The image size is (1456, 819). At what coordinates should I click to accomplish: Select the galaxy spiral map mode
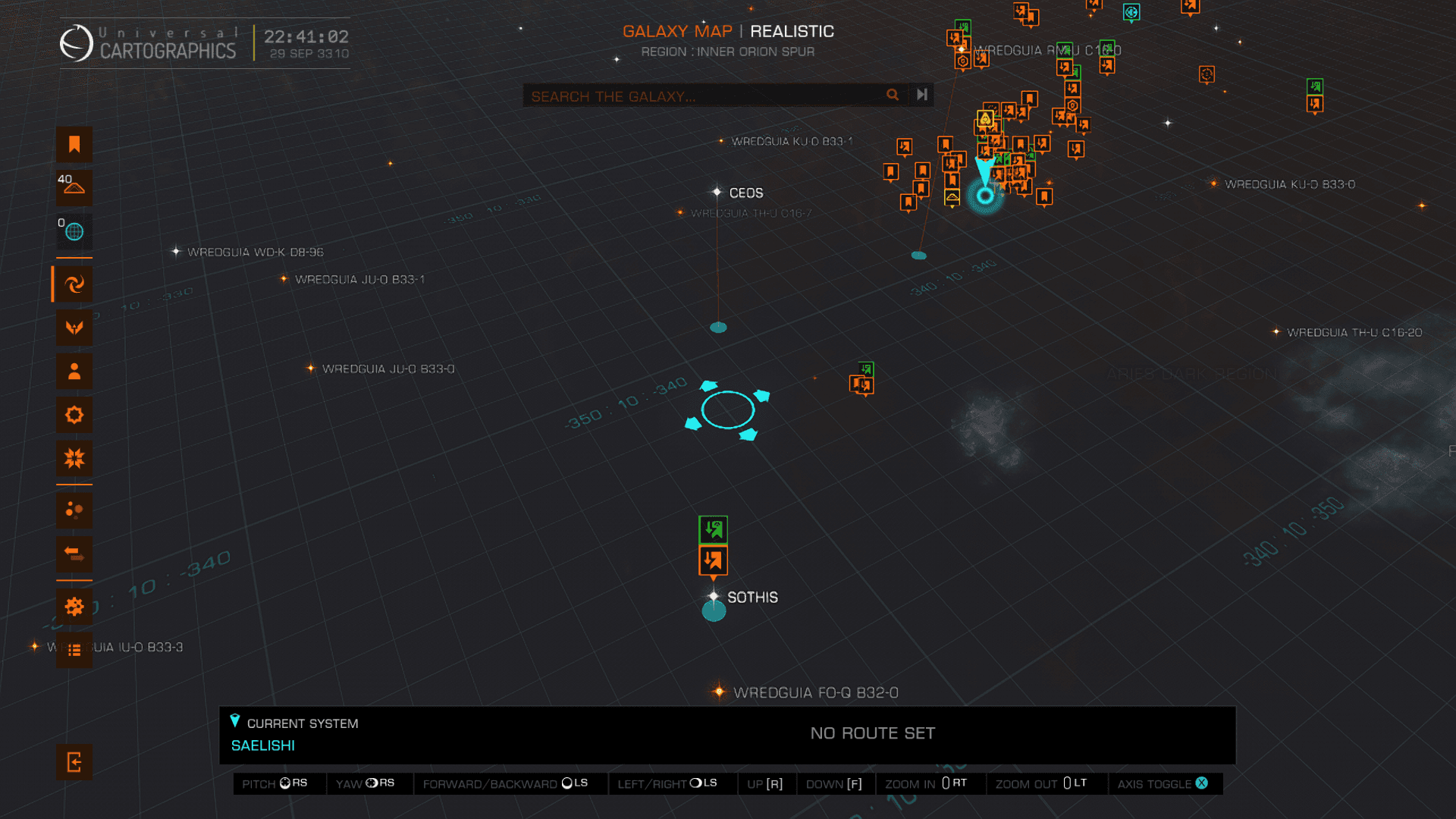(x=74, y=284)
